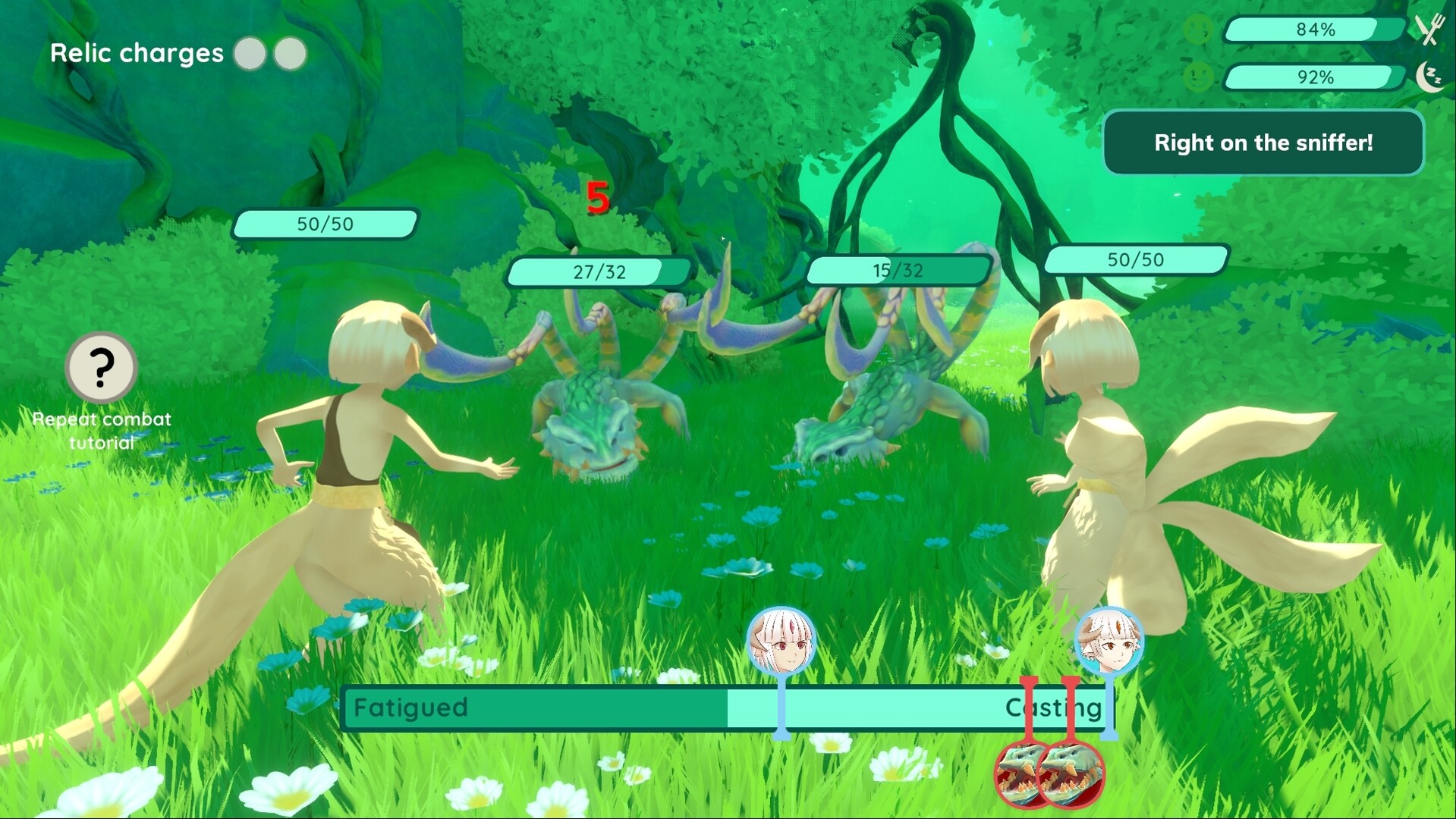Dismiss the "Right on the sniffer!" message
This screenshot has width=1456, height=819.
tap(1263, 143)
